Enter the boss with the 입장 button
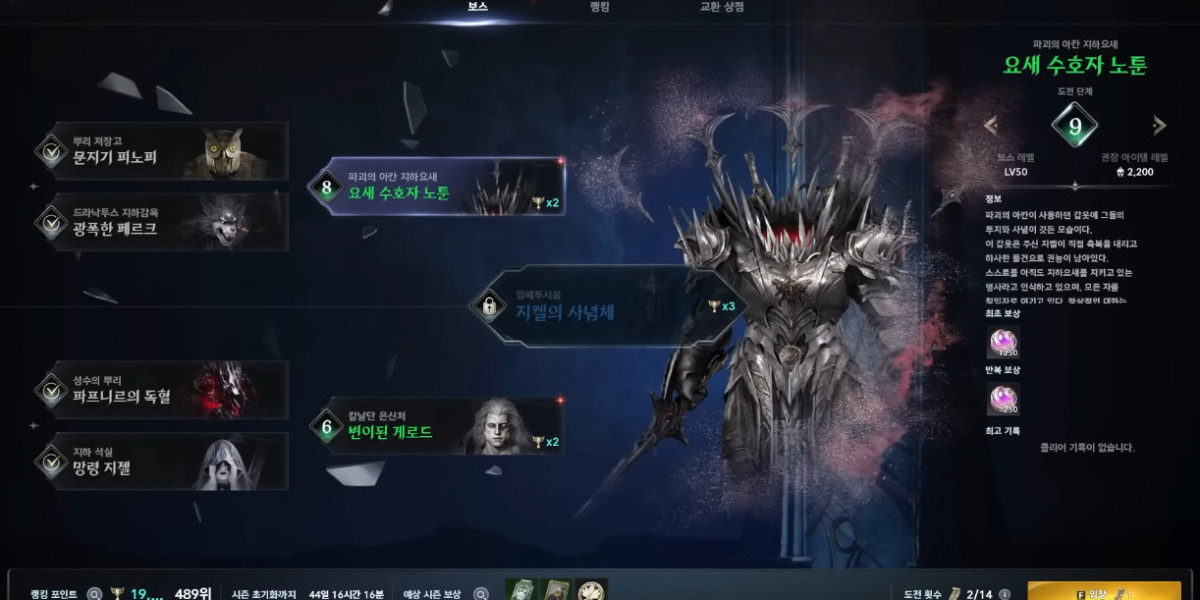Viewport: 1200px width, 600px height. point(1103,592)
